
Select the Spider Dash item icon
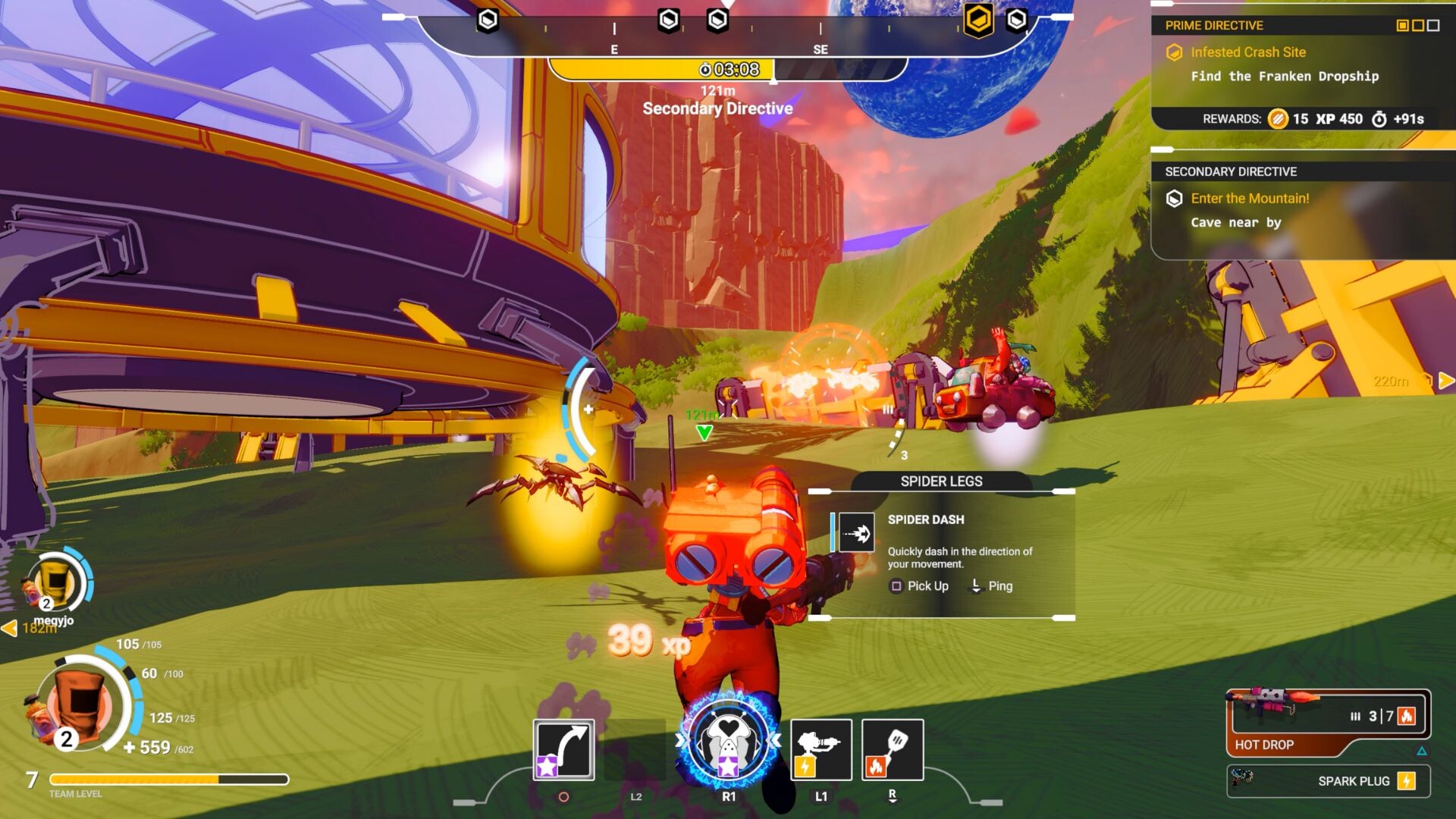[856, 533]
